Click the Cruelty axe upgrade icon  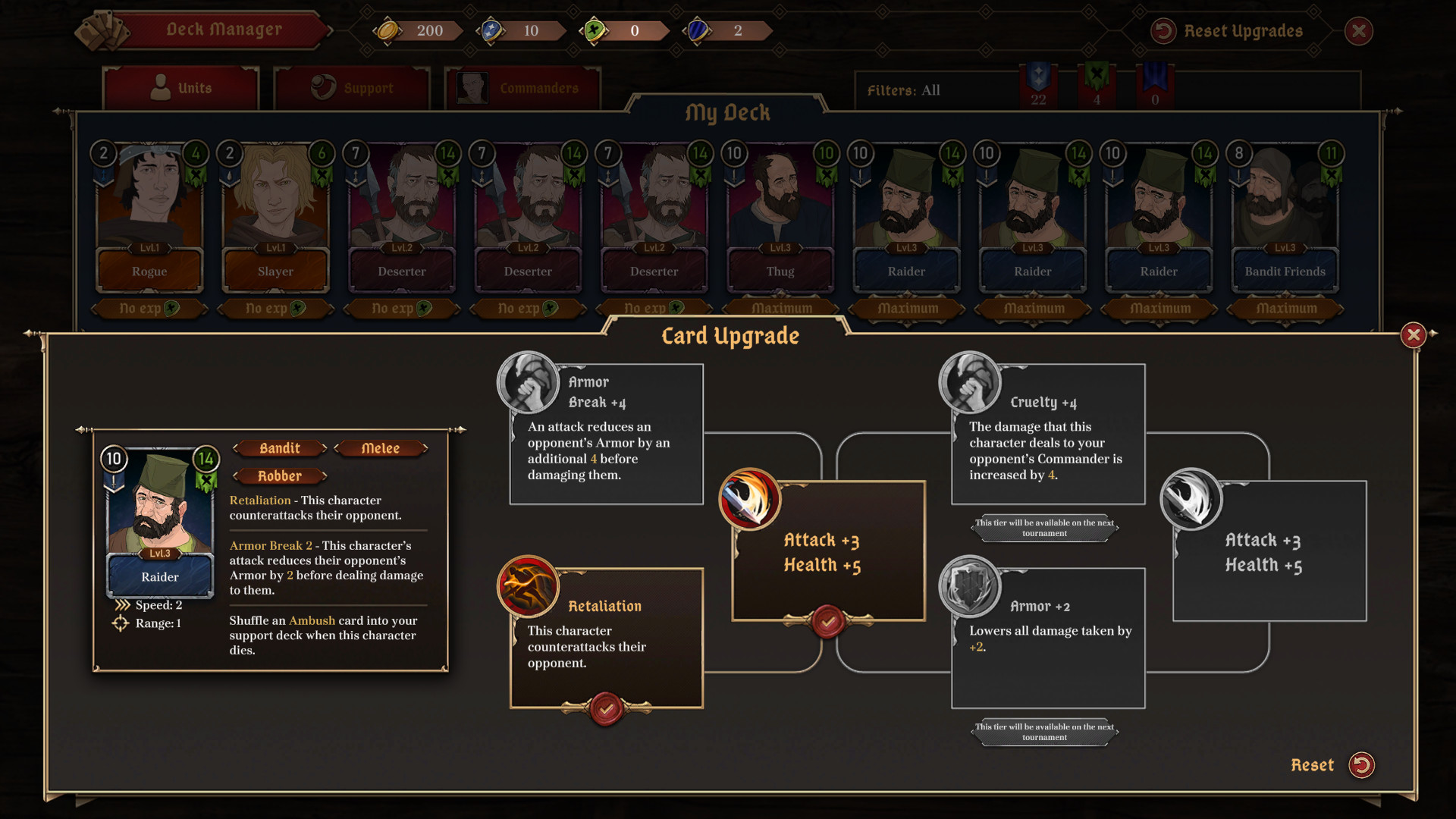pos(971,383)
